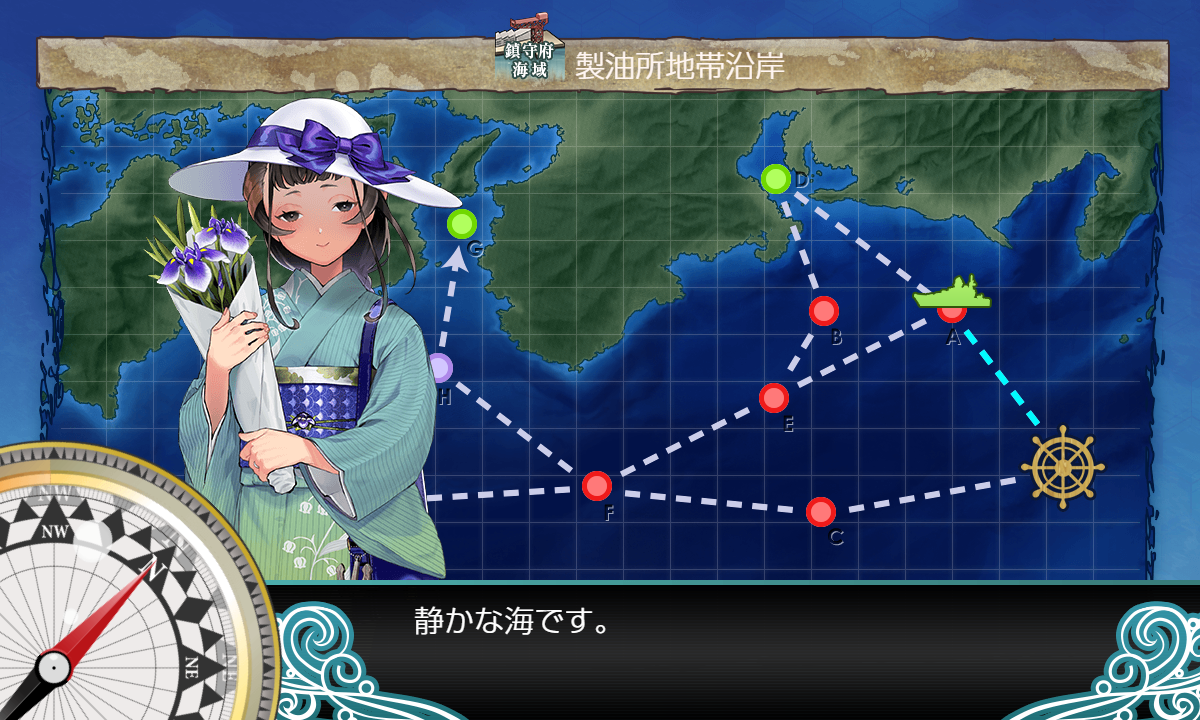Select the green fleet ship marker

click(951, 294)
